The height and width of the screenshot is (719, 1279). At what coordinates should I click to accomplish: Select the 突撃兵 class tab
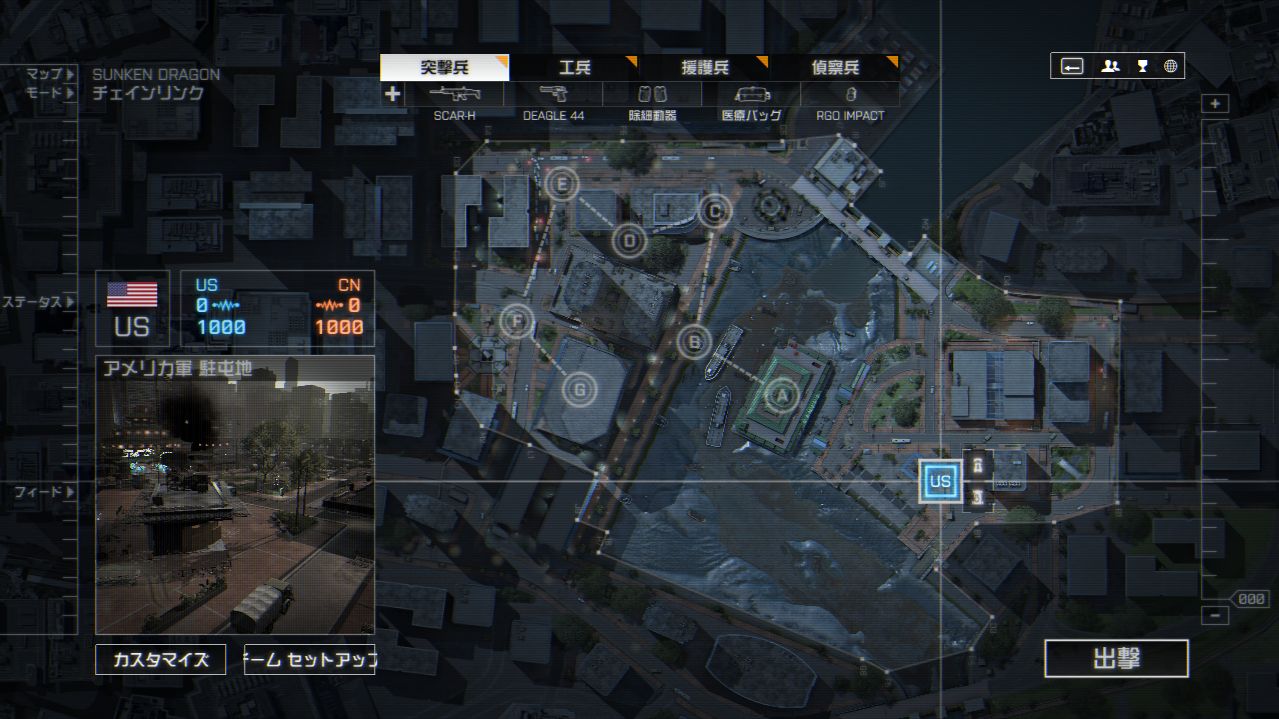(x=444, y=68)
